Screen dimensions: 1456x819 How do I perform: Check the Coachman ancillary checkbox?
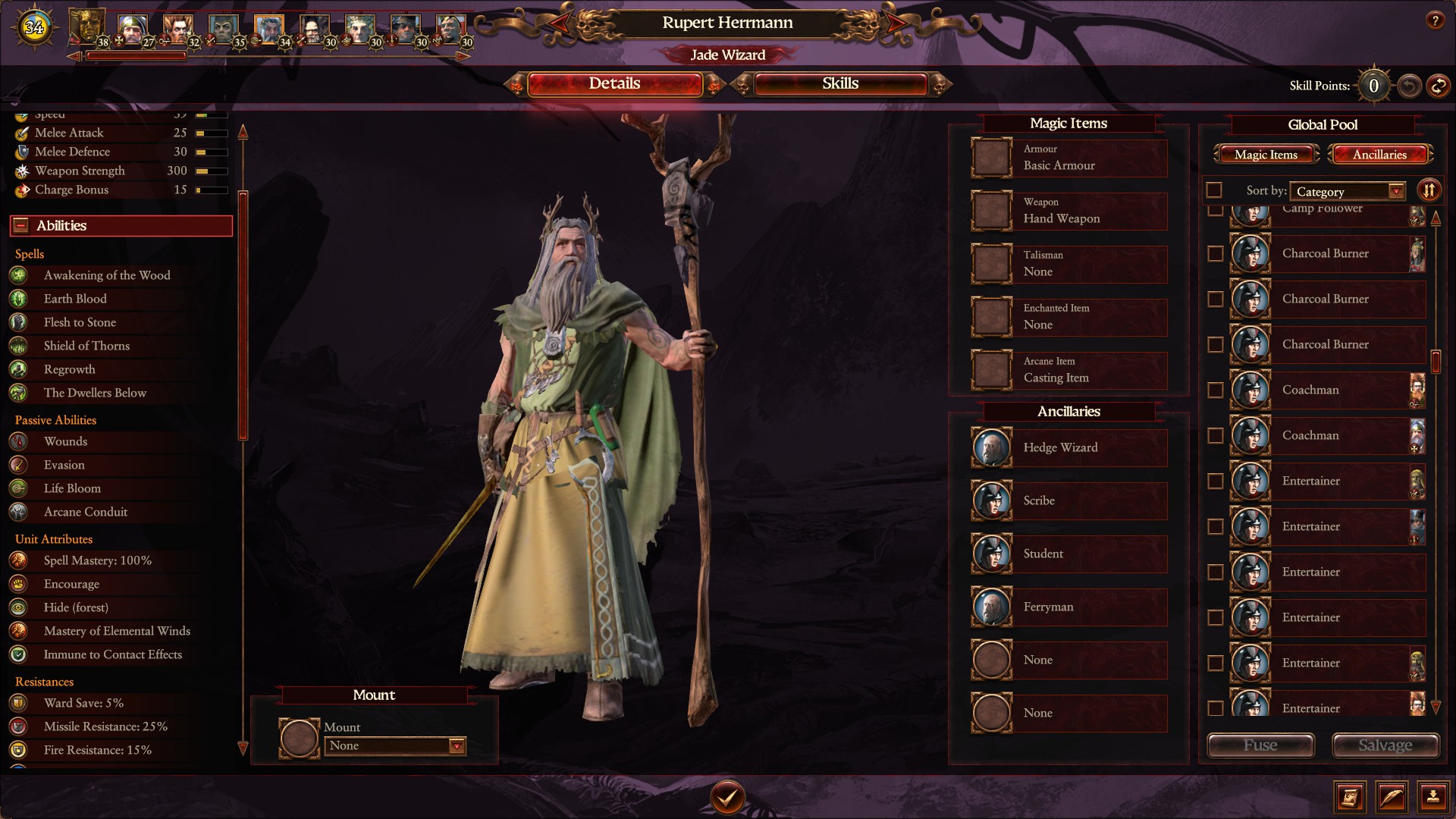tap(1216, 390)
